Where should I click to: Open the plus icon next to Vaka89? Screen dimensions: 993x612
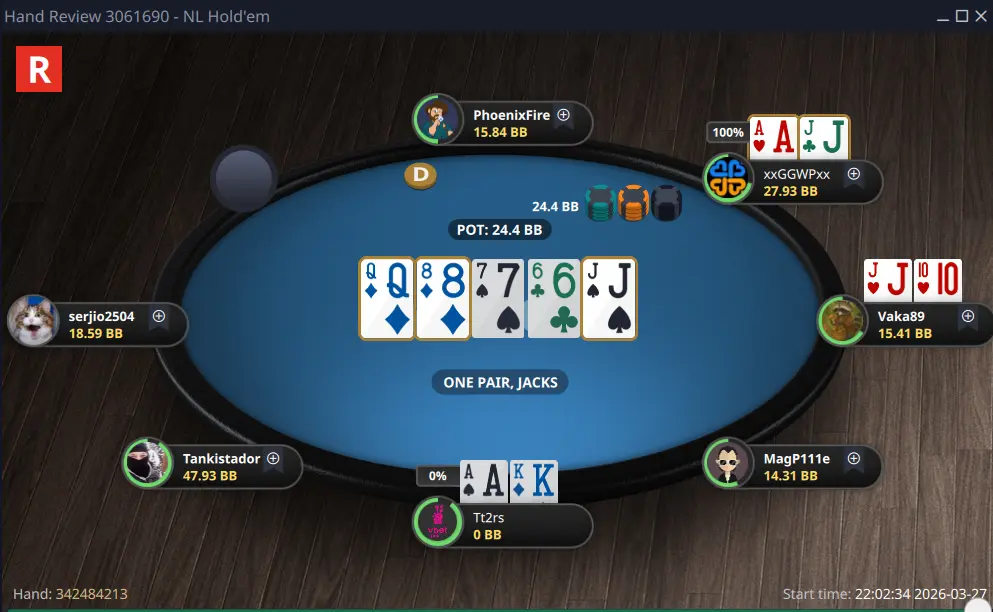tap(968, 316)
